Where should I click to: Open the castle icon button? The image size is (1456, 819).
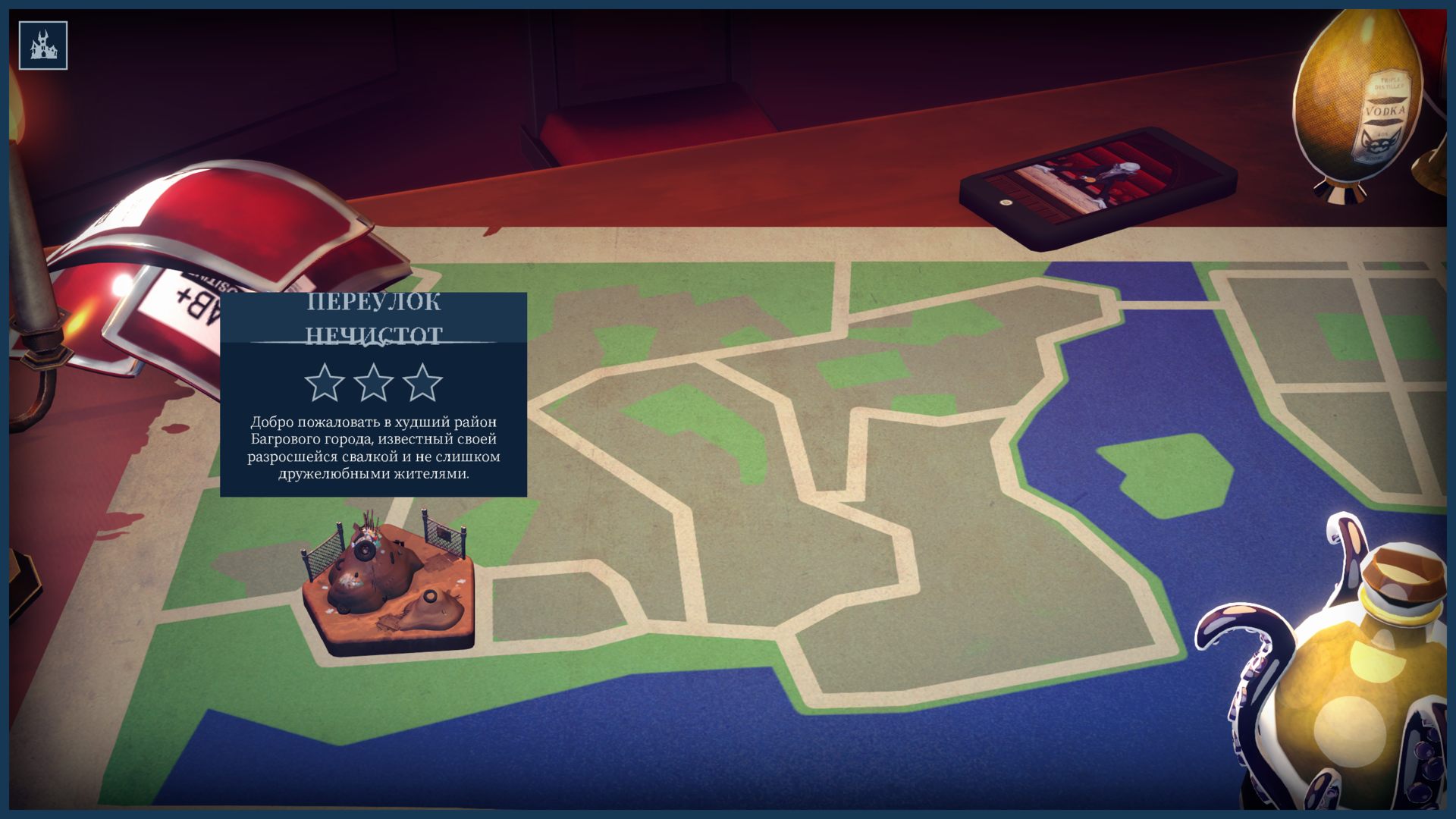point(43,45)
